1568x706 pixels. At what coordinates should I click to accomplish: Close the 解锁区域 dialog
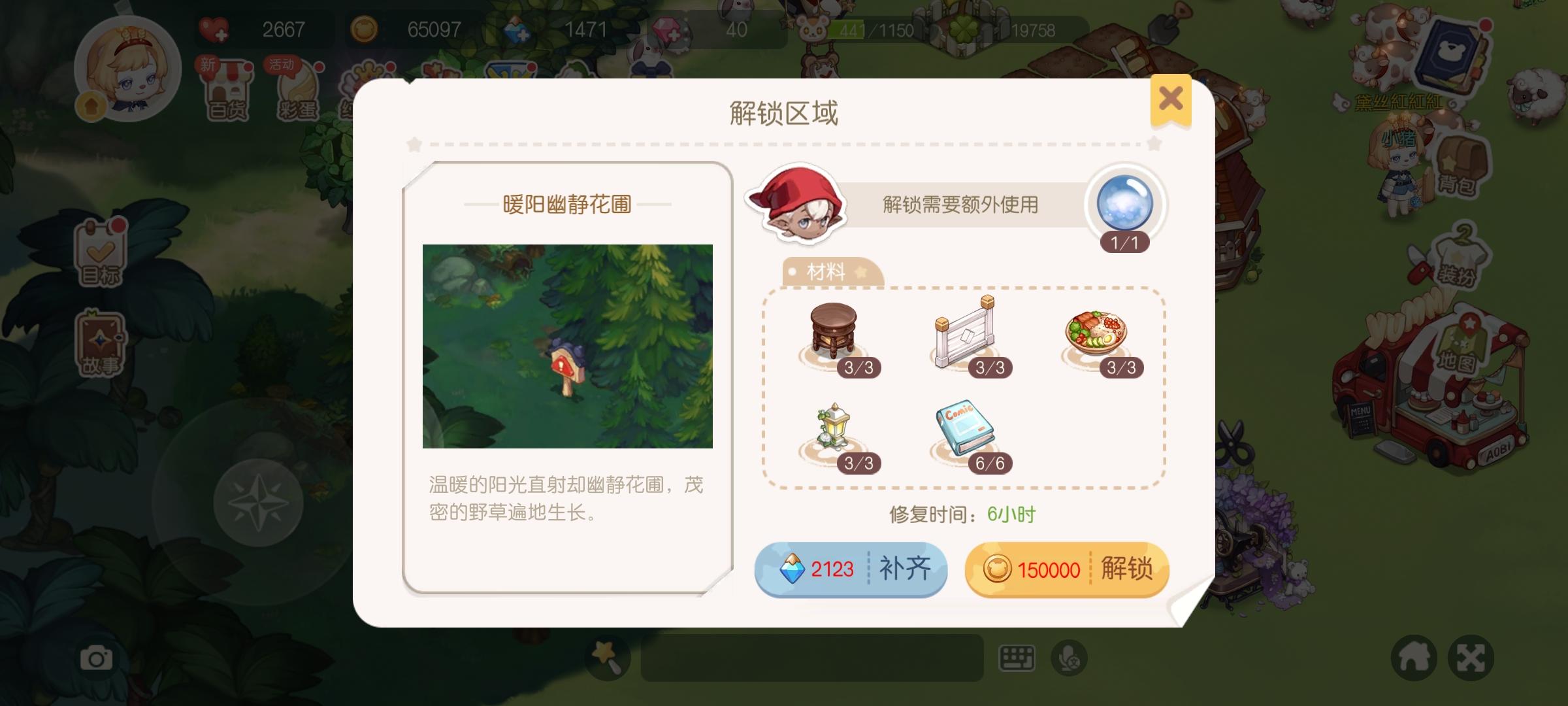[x=1171, y=99]
